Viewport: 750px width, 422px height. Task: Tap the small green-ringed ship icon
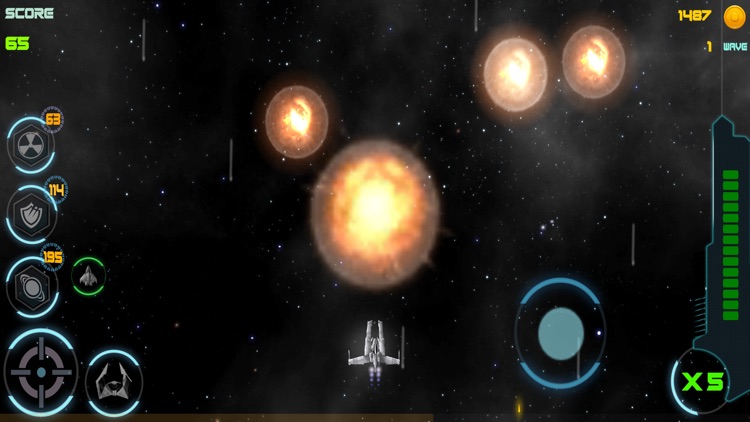coord(88,276)
